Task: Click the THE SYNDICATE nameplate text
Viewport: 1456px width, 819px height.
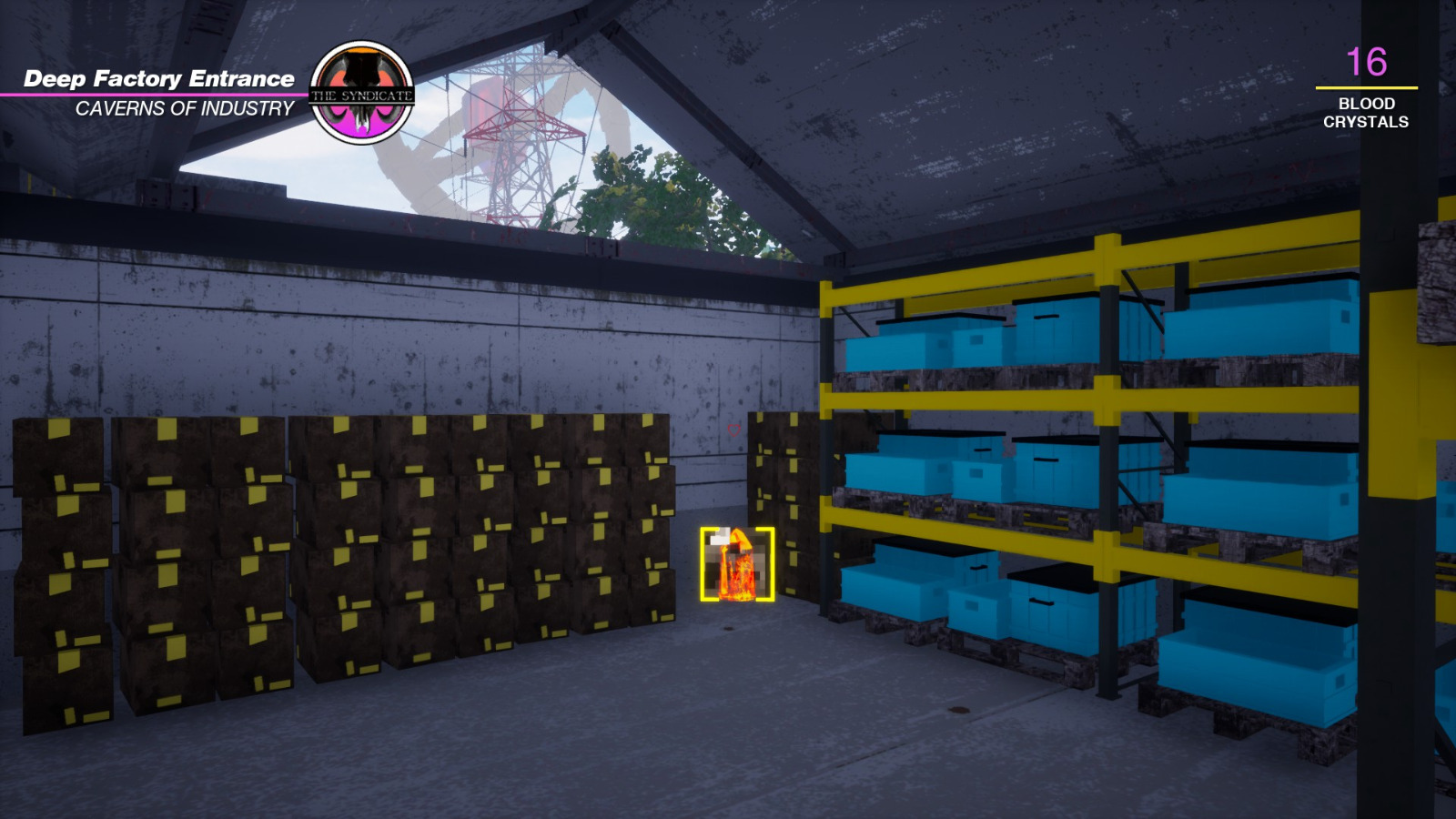Action: click(363, 94)
